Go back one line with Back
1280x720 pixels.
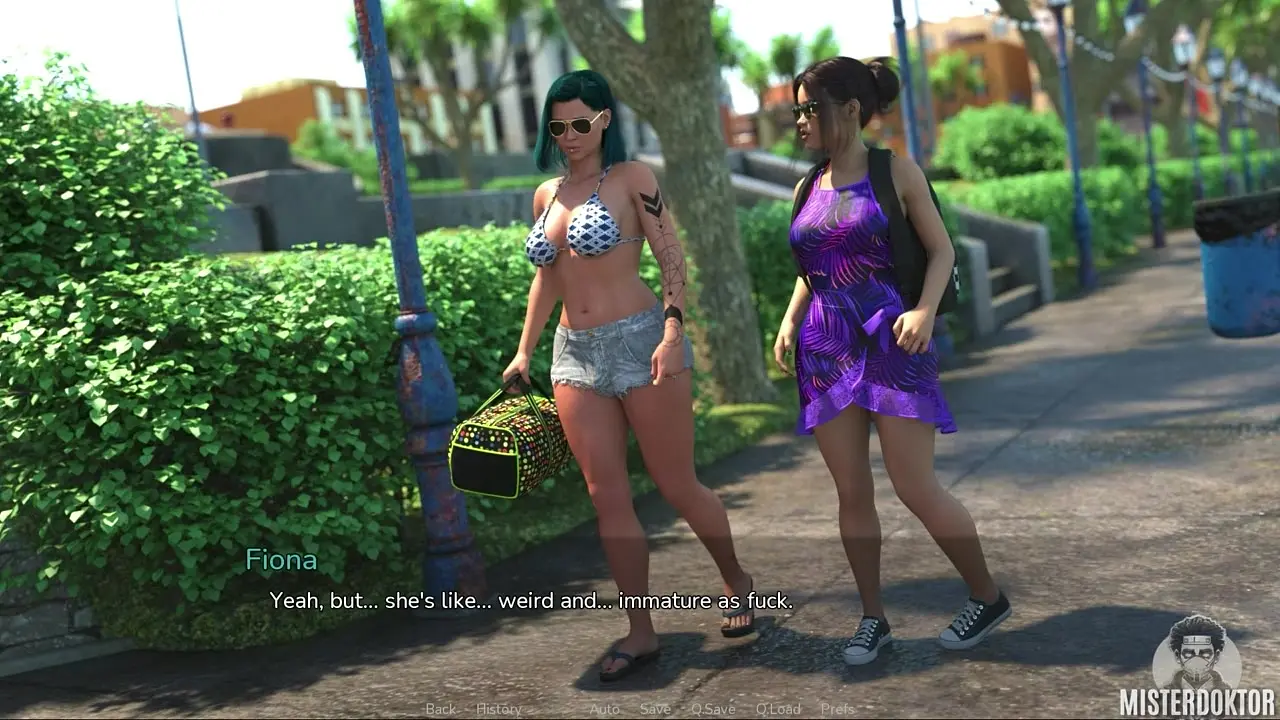pos(440,709)
